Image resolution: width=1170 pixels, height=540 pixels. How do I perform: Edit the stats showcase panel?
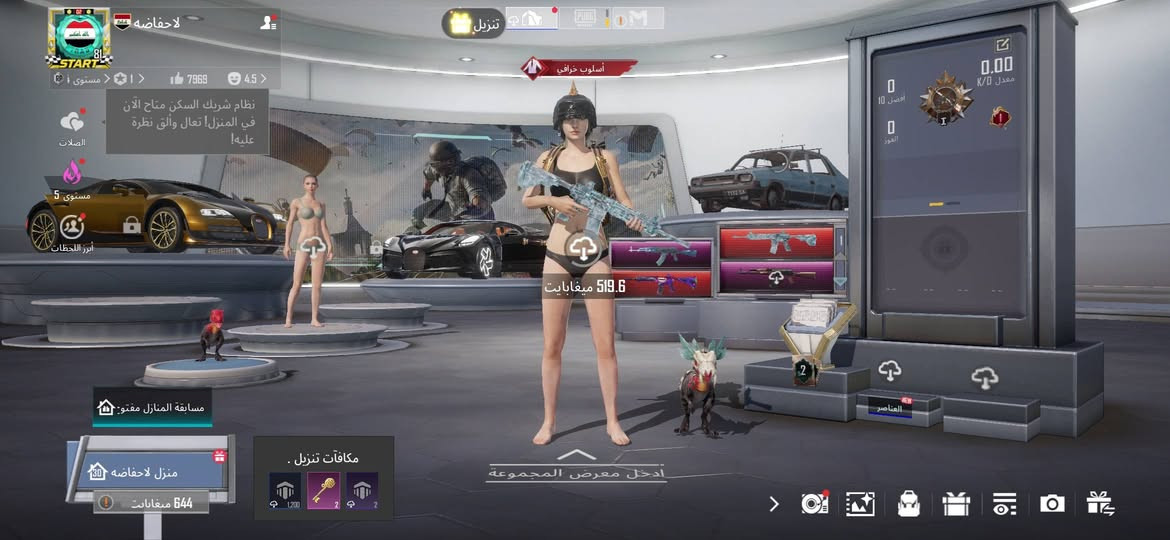tap(1003, 44)
